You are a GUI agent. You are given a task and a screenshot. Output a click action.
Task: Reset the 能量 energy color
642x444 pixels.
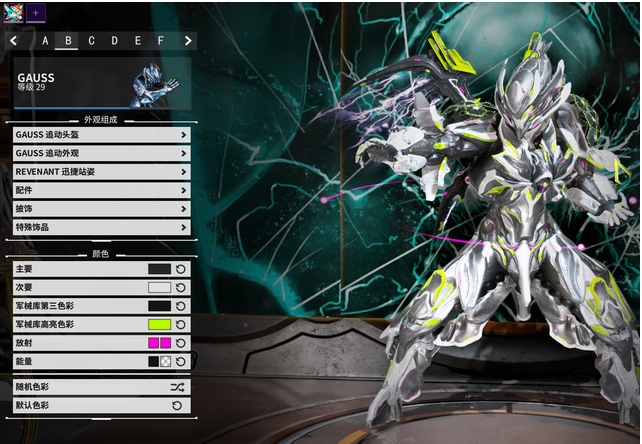(x=181, y=362)
